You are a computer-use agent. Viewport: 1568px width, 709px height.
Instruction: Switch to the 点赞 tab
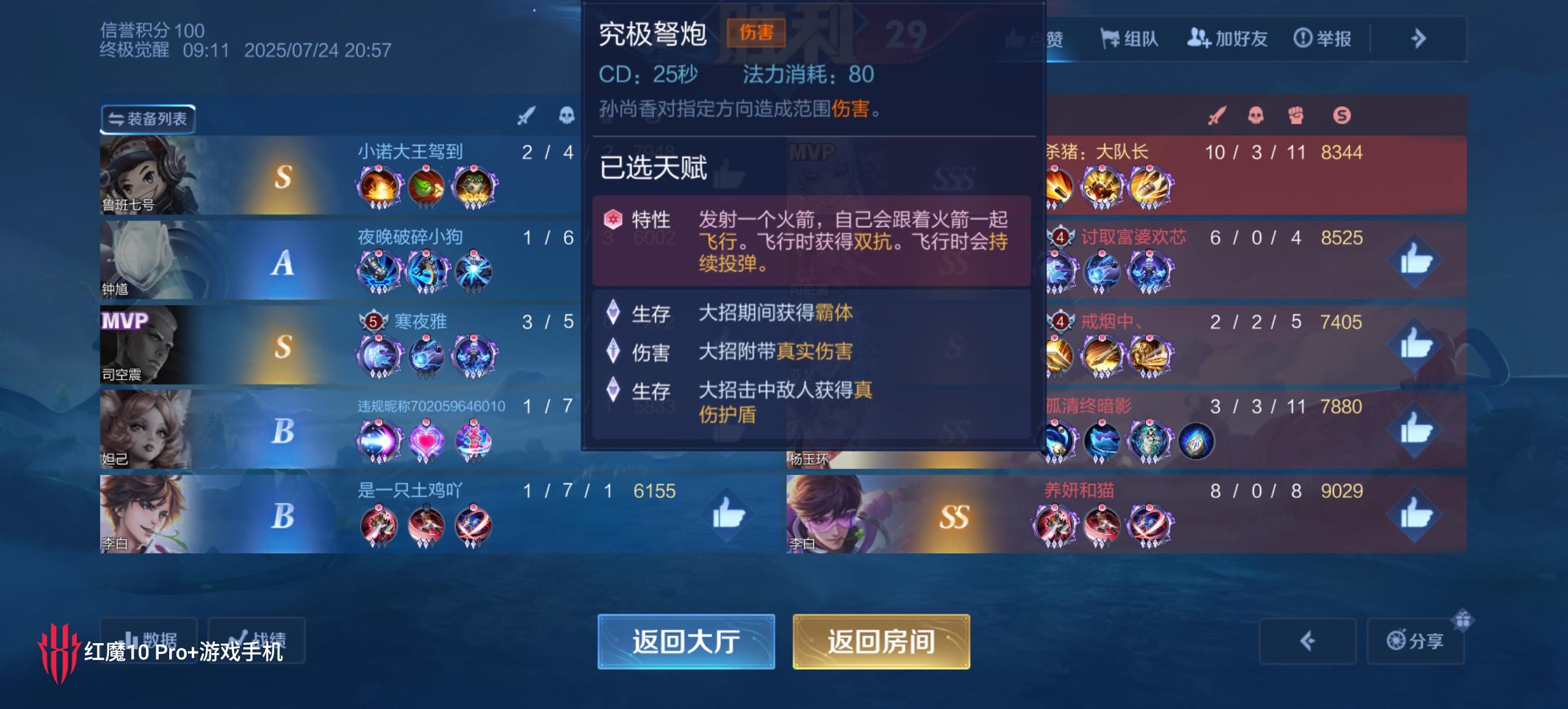click(1037, 38)
